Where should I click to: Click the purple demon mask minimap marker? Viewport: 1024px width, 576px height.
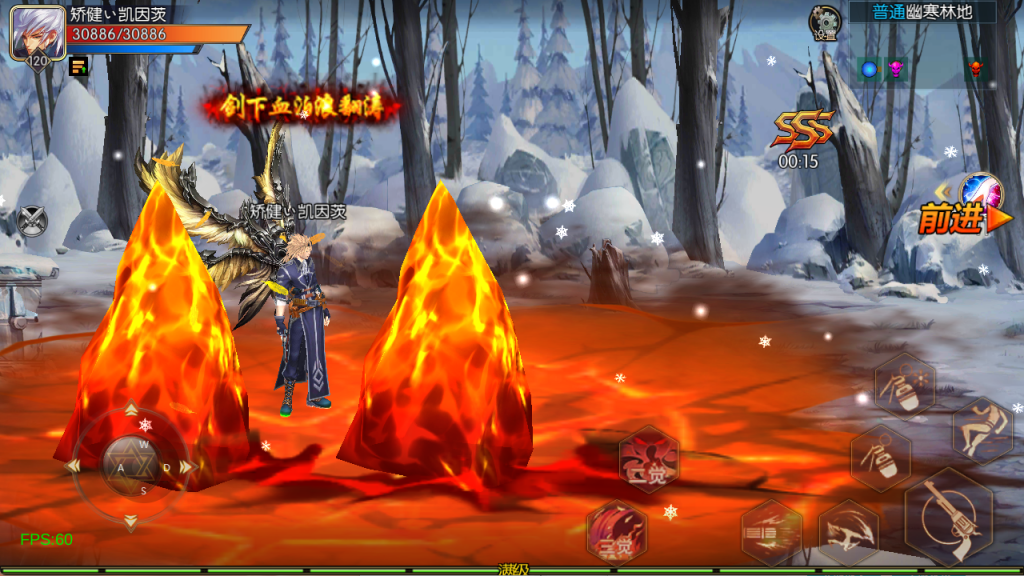click(x=896, y=69)
